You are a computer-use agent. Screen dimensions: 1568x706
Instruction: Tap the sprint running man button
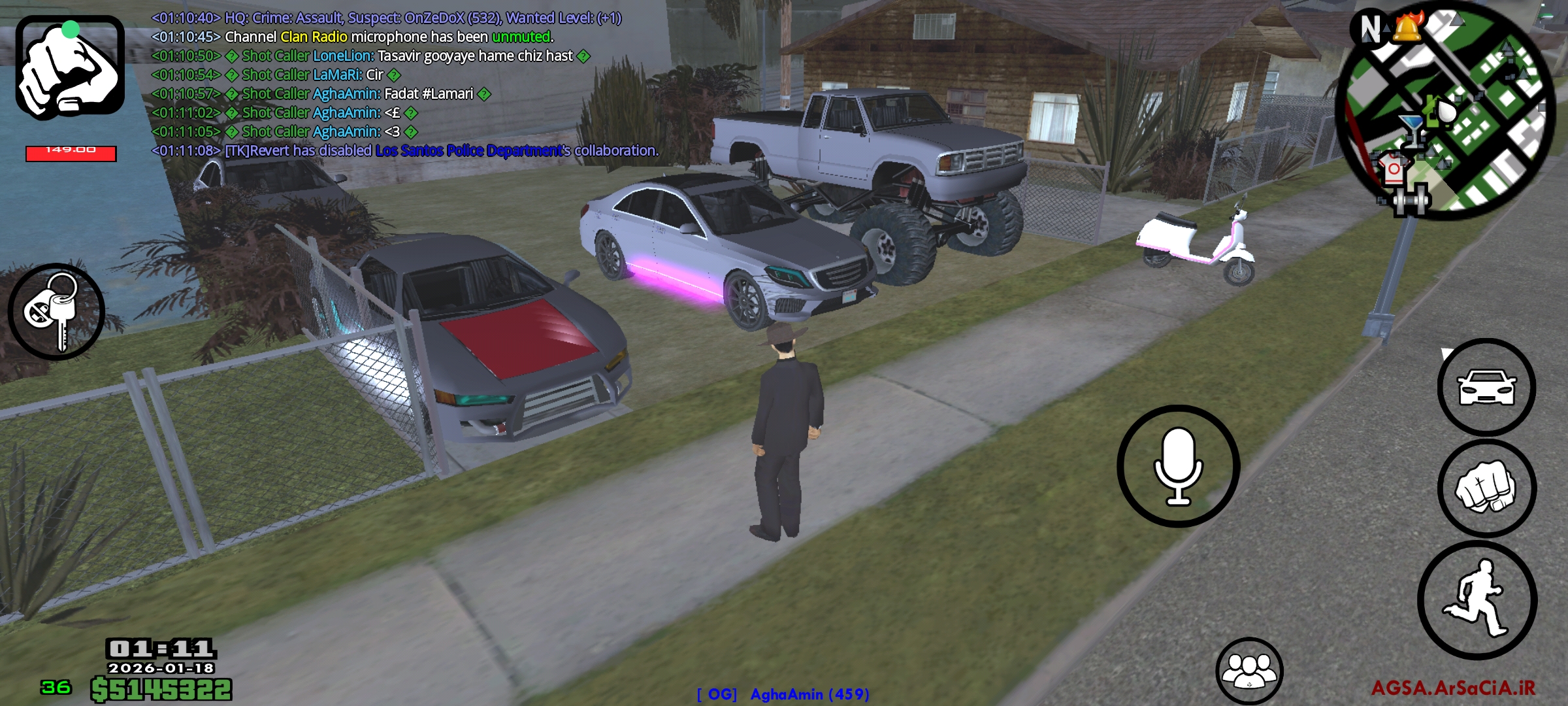click(x=1477, y=599)
